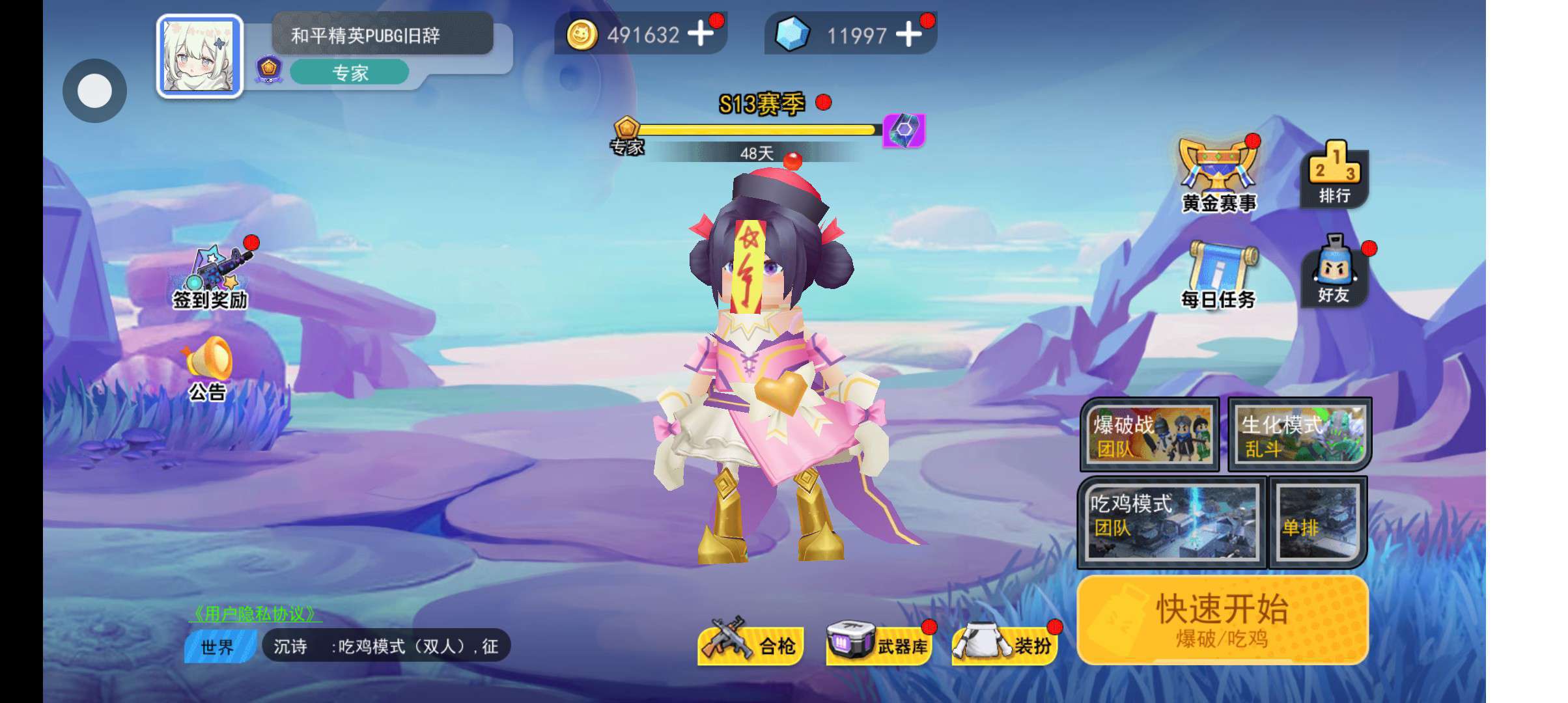The width and height of the screenshot is (1568, 703).
Task: Open the 用户隐私协议 link
Action: [255, 614]
